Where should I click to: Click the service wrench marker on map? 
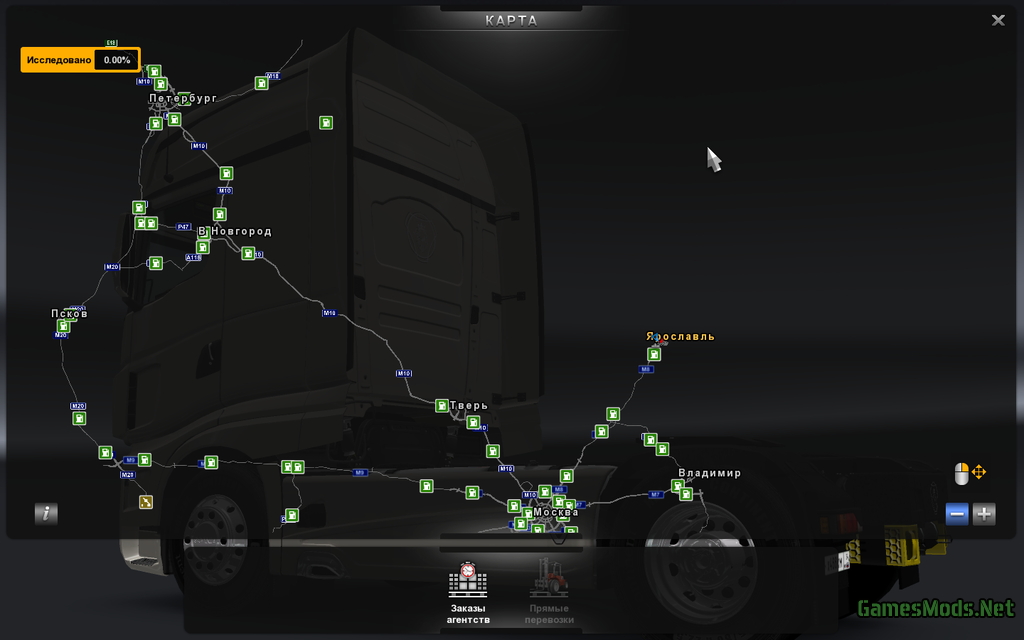click(x=146, y=502)
